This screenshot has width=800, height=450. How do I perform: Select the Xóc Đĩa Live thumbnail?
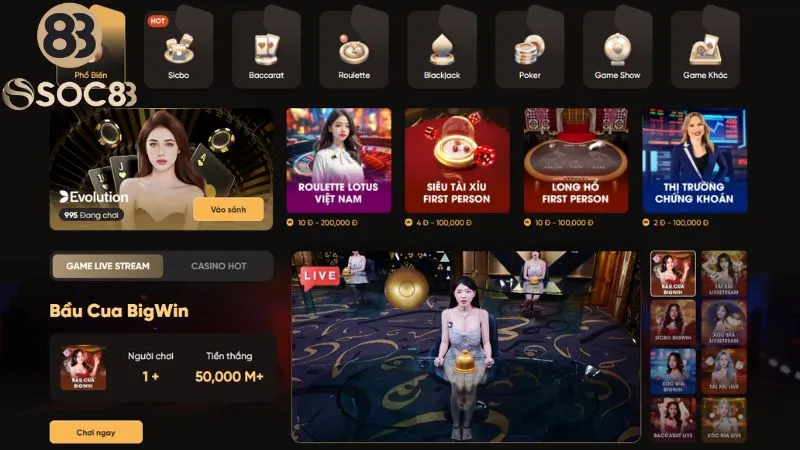click(x=724, y=420)
